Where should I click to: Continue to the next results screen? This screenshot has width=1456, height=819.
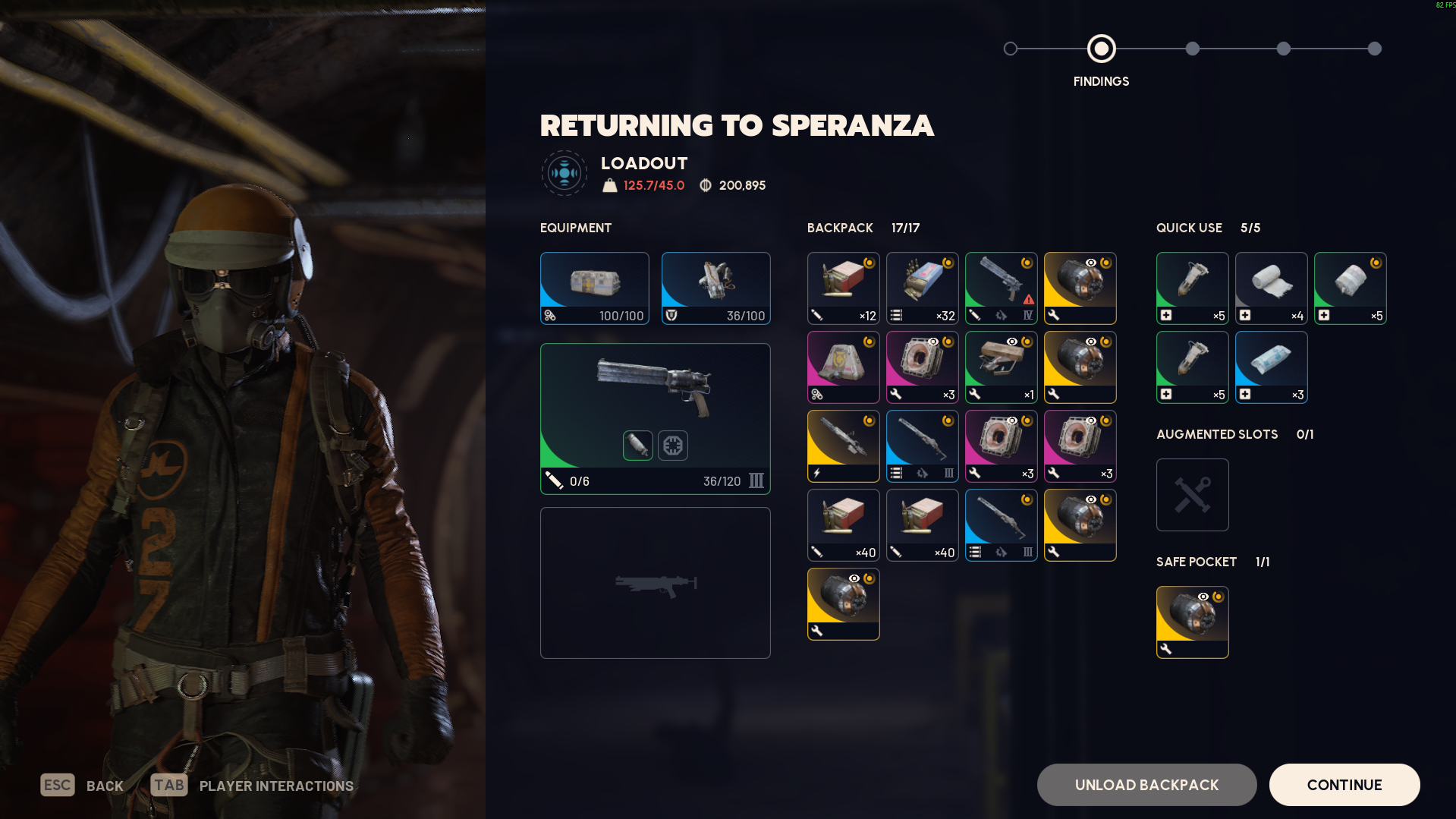coord(1344,785)
